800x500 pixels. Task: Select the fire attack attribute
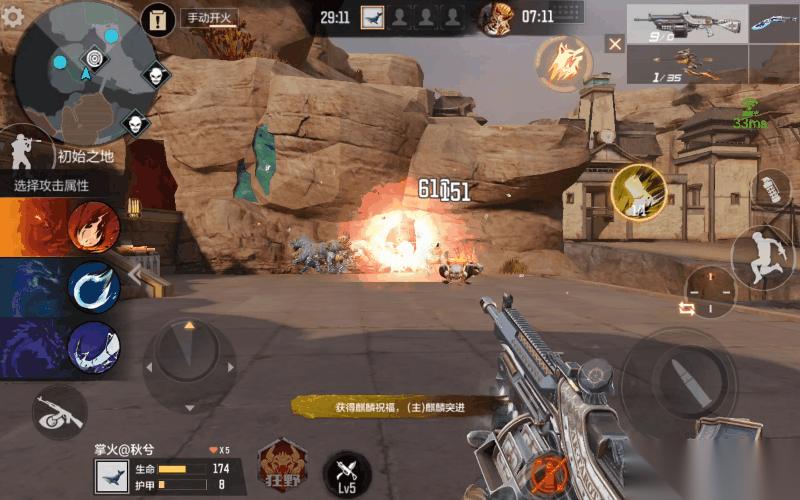94,227
